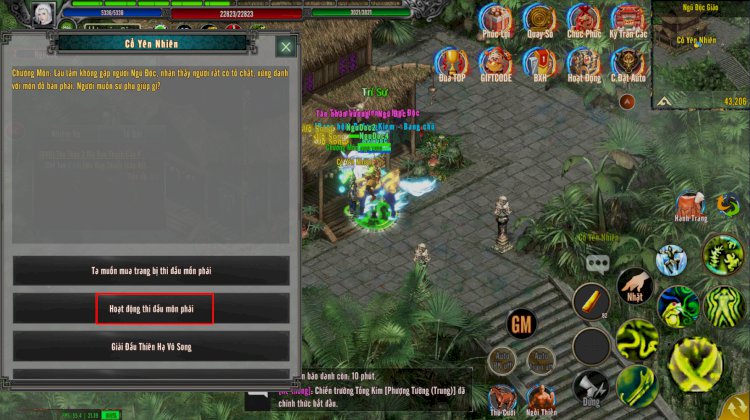Open the Phúc Lợi gift box icon

[496, 18]
